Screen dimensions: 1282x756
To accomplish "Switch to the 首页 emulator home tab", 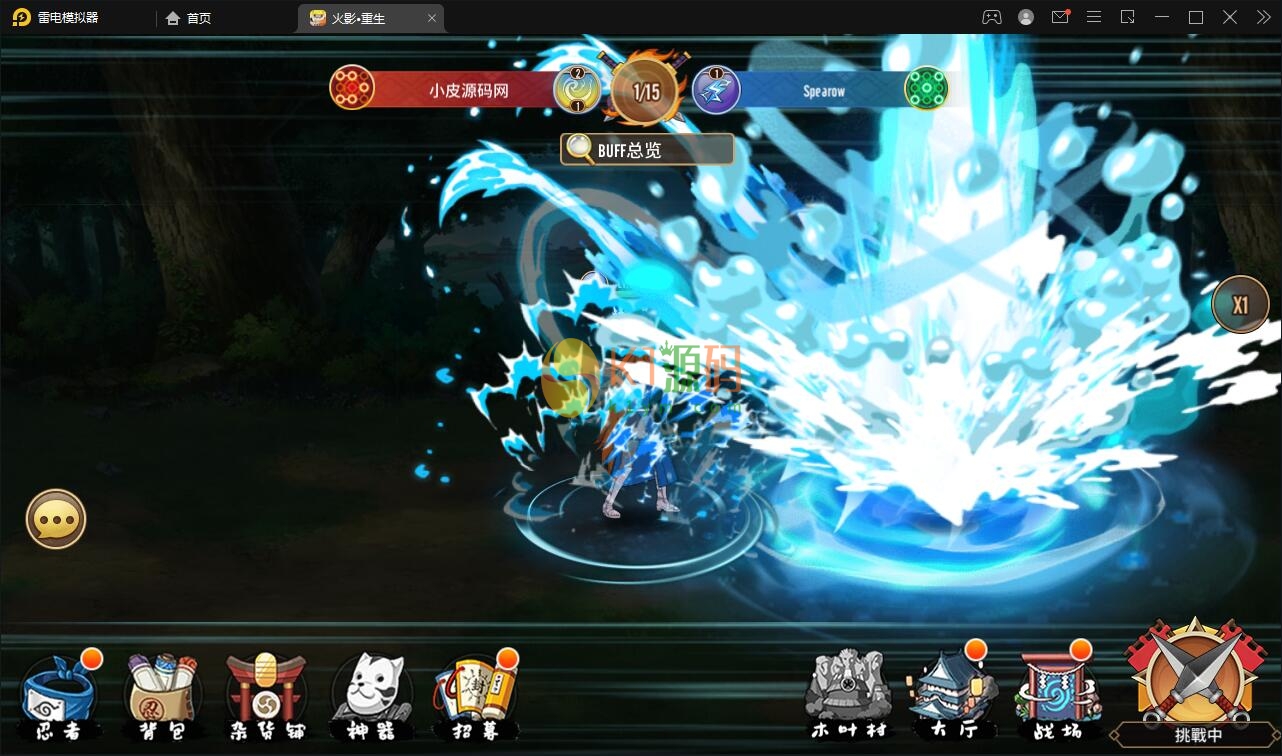I will (189, 18).
